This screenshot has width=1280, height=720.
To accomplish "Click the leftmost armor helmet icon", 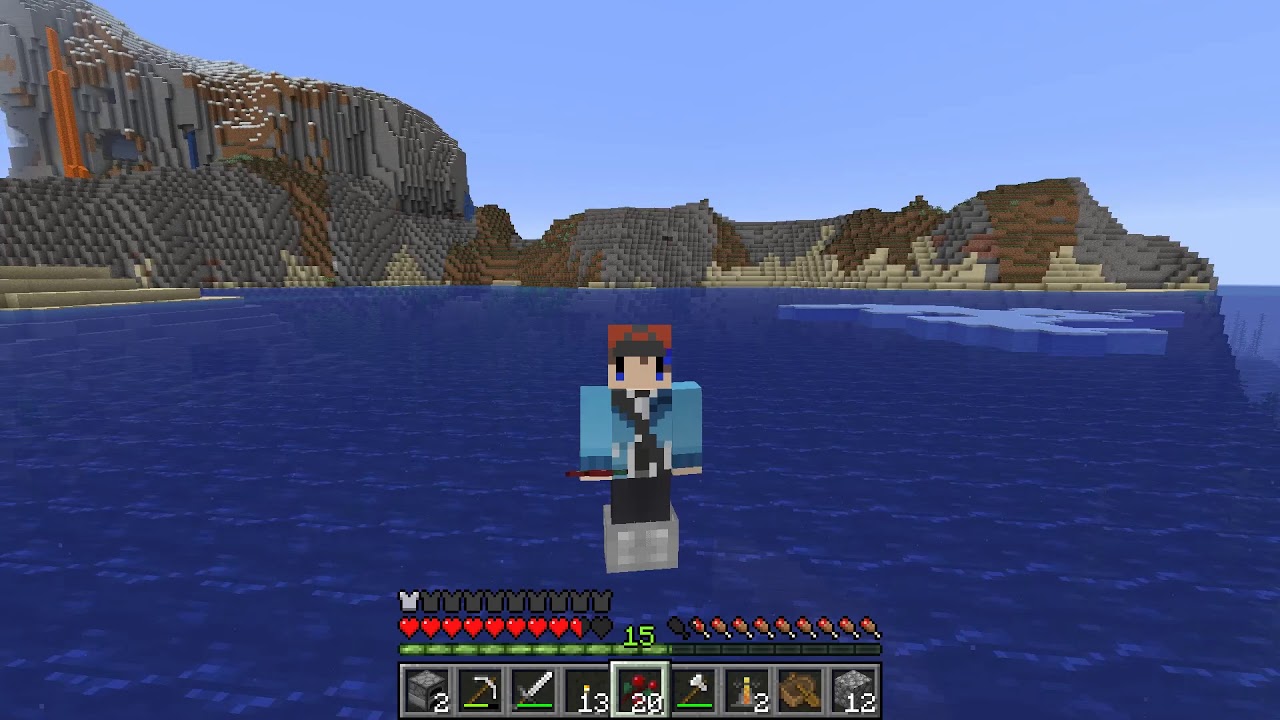I will [x=408, y=601].
